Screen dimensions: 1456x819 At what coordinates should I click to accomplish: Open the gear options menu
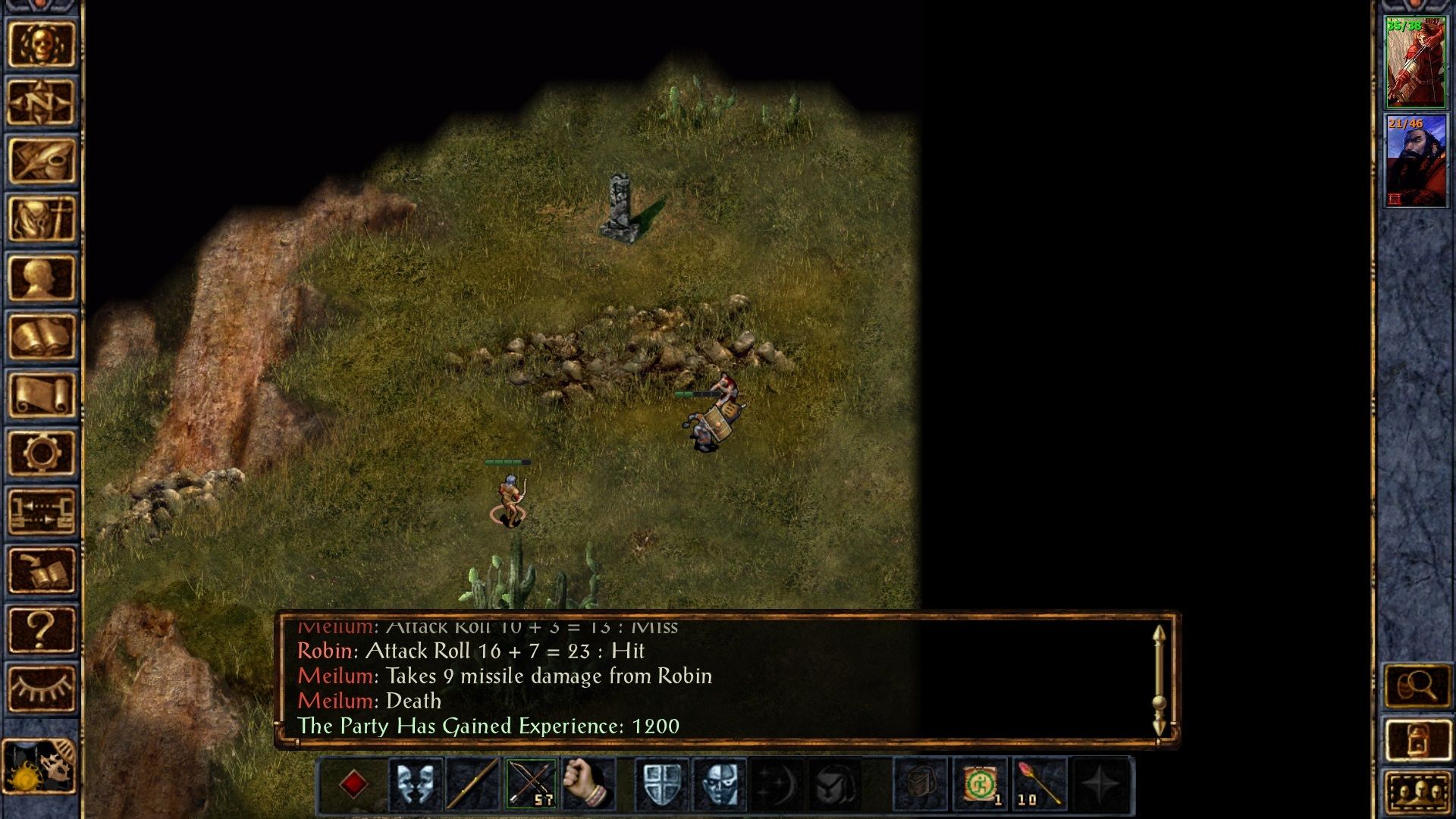pos(42,453)
